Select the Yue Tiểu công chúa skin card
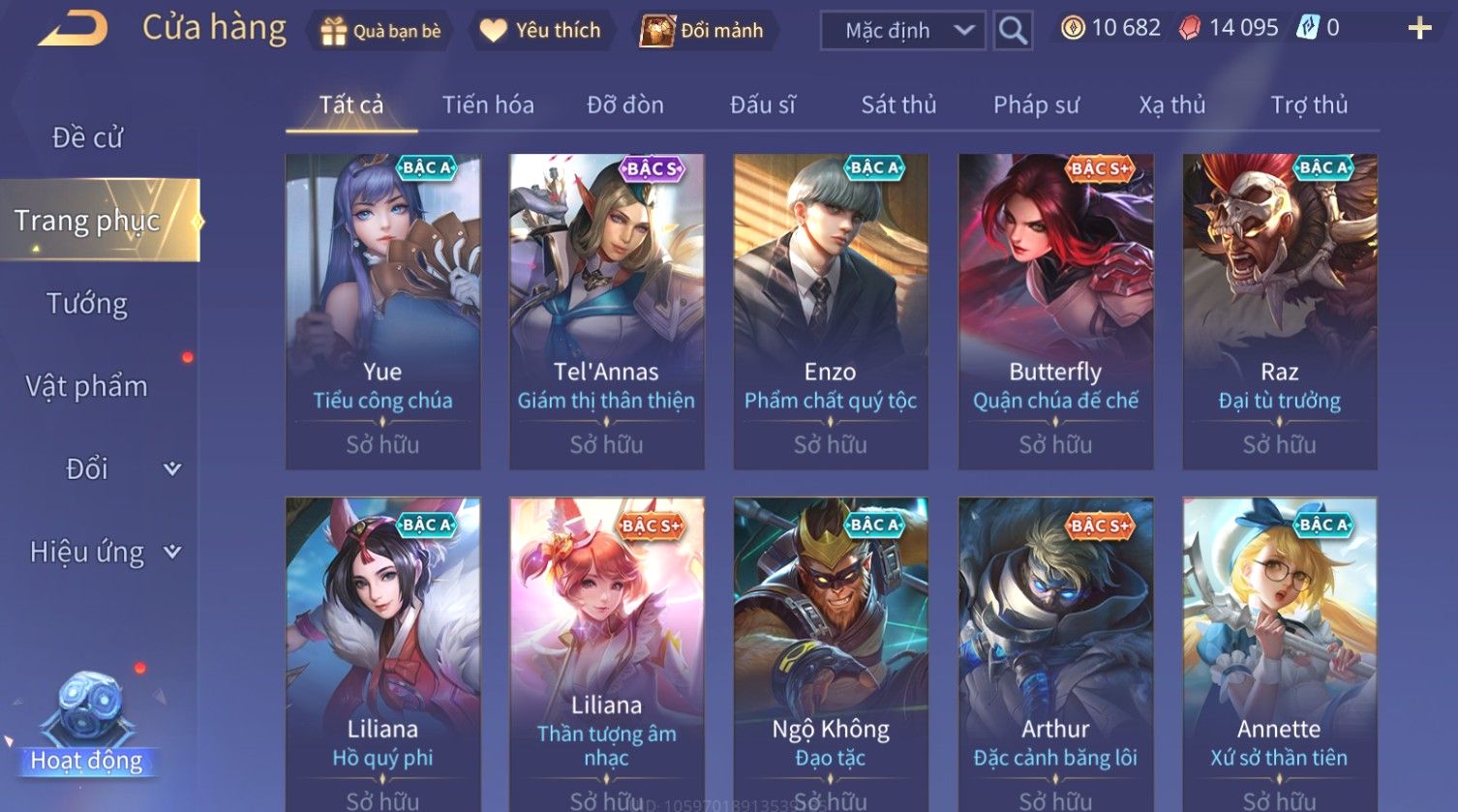Screen dimensions: 1458x812 coord(382,312)
